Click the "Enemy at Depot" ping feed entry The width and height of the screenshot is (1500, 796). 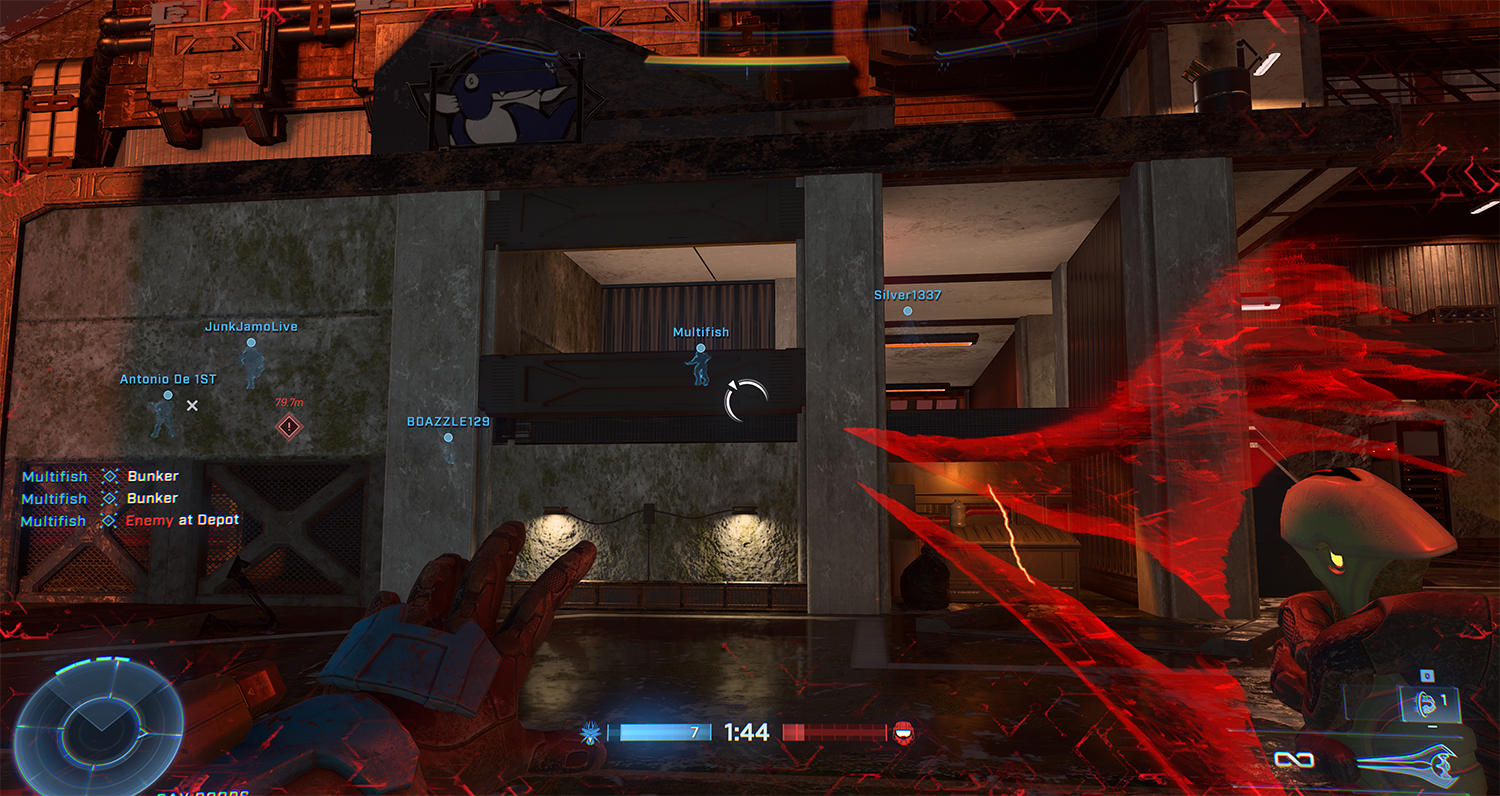click(x=182, y=521)
